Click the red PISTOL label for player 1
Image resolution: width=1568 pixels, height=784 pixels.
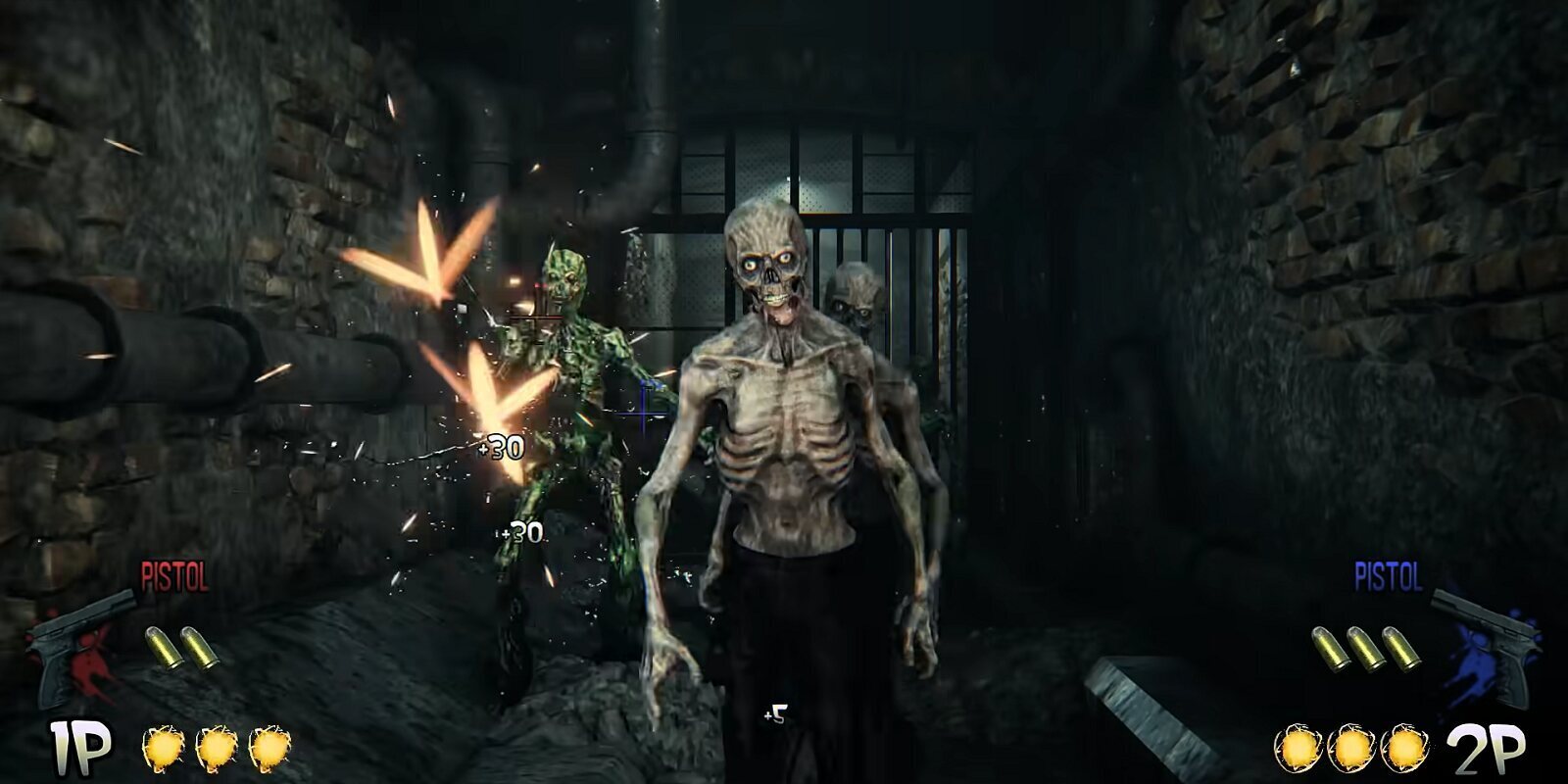point(174,576)
